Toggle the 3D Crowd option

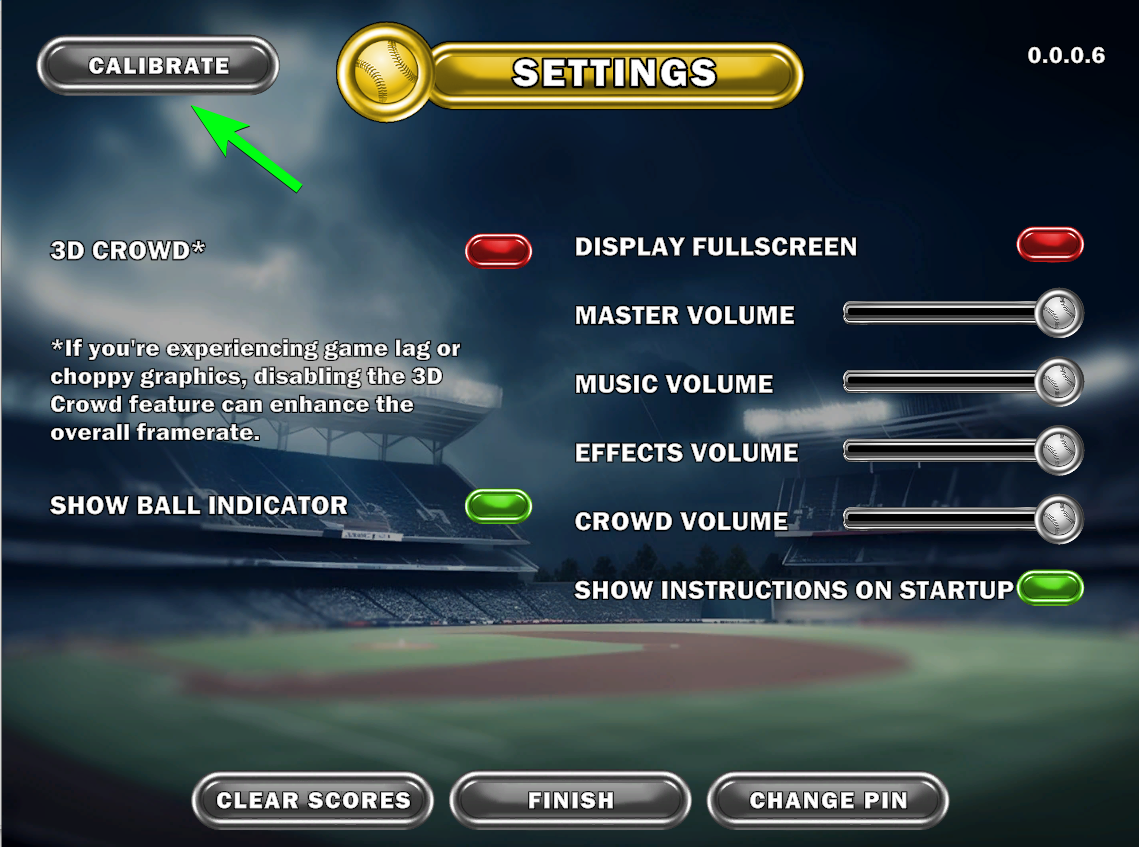pos(498,251)
